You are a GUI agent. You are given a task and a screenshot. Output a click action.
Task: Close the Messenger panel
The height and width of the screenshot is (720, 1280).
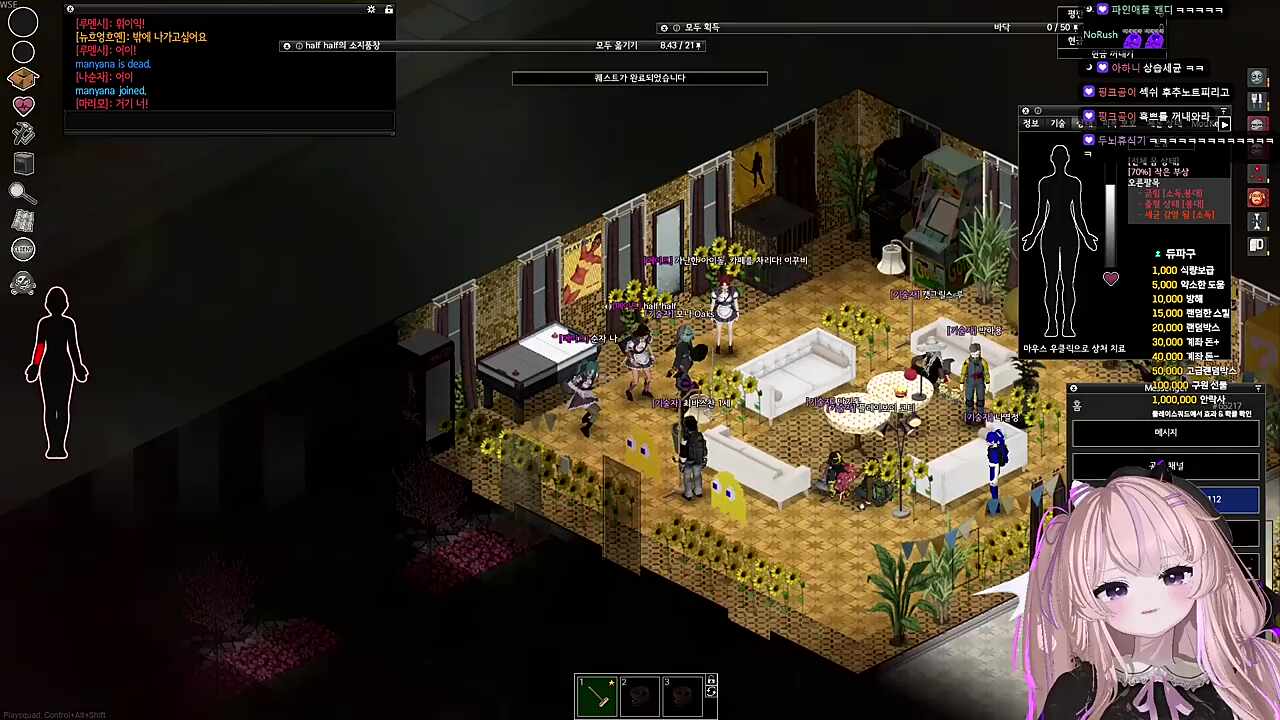(1074, 388)
